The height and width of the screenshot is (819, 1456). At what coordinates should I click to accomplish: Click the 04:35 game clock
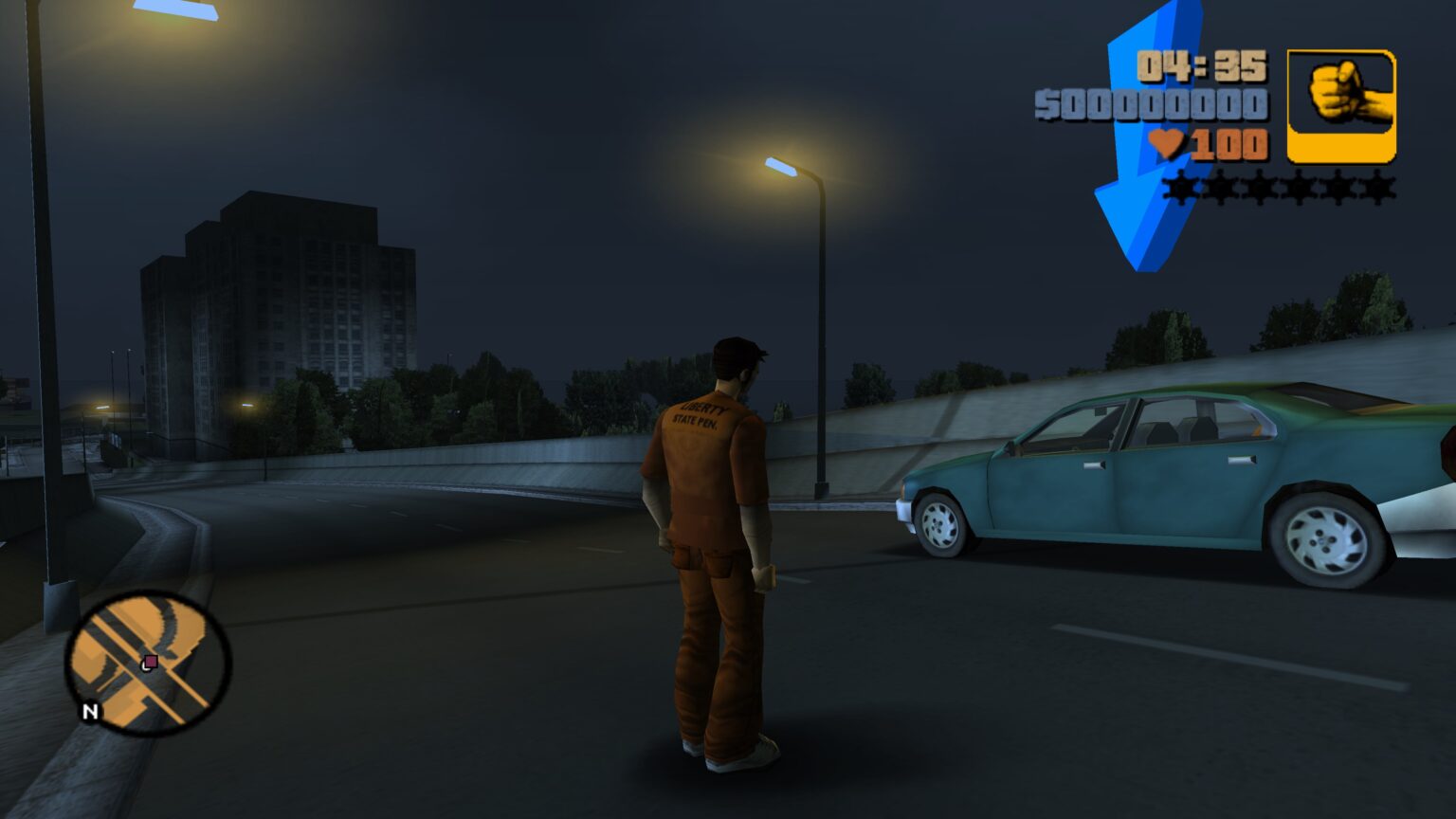[1202, 64]
